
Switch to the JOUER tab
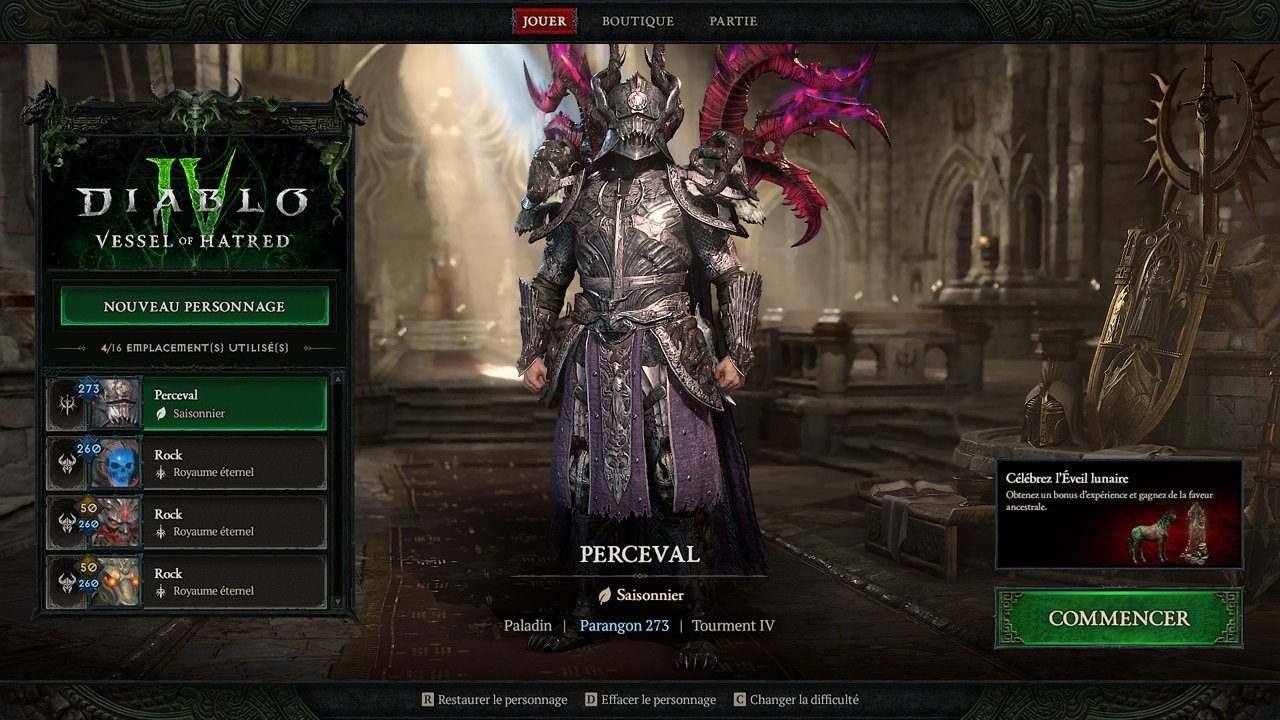pos(544,21)
